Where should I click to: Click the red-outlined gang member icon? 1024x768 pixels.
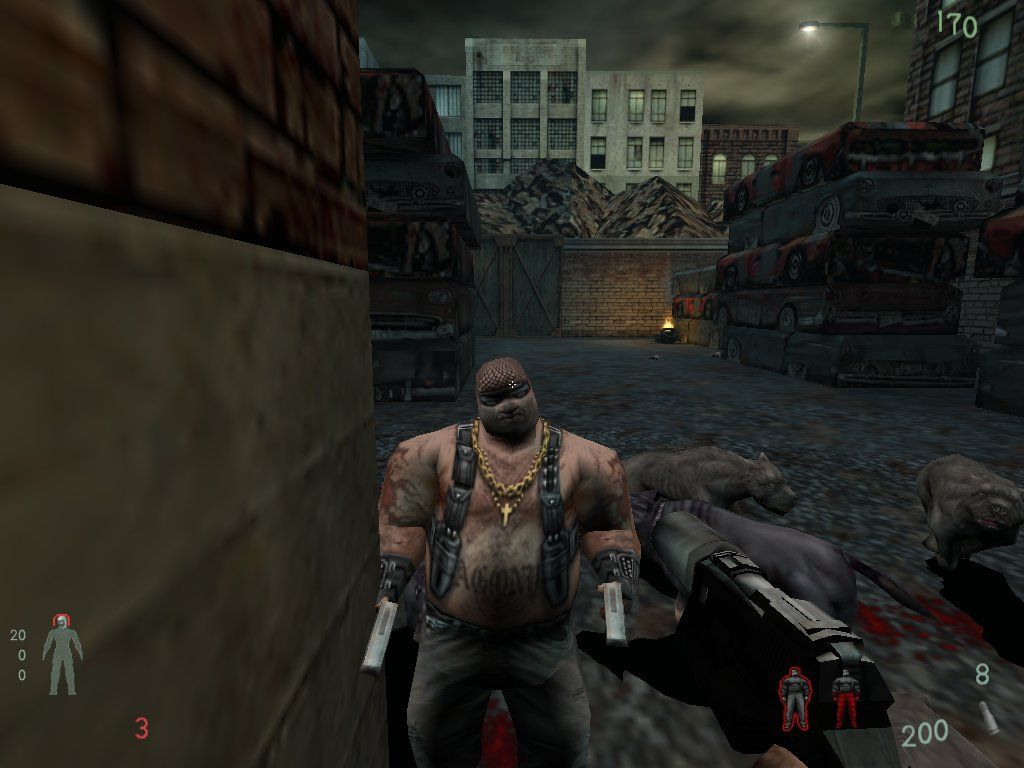[795, 697]
